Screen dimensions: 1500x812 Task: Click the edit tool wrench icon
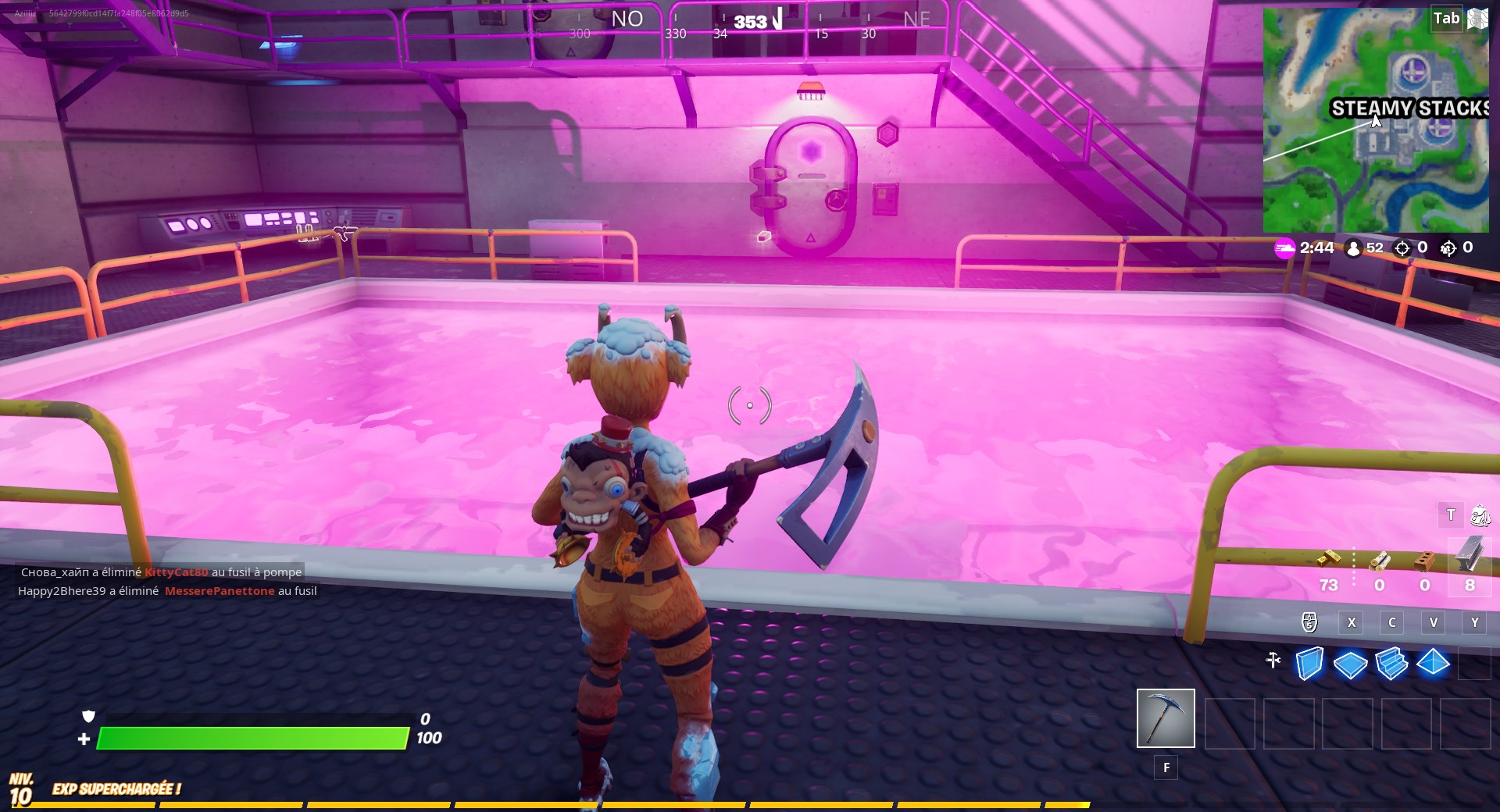click(x=1273, y=661)
